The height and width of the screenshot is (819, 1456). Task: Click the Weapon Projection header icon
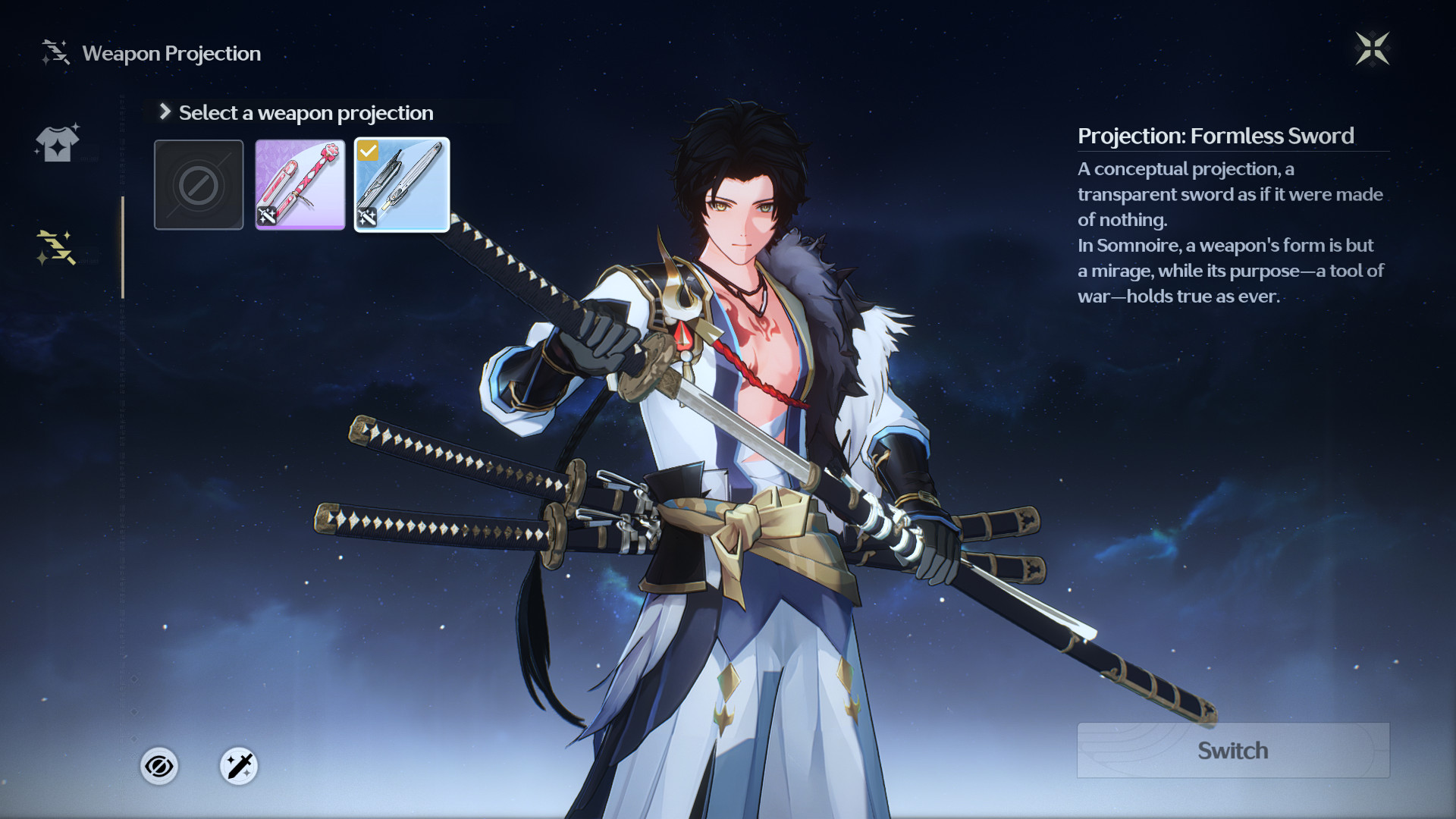coord(53,53)
